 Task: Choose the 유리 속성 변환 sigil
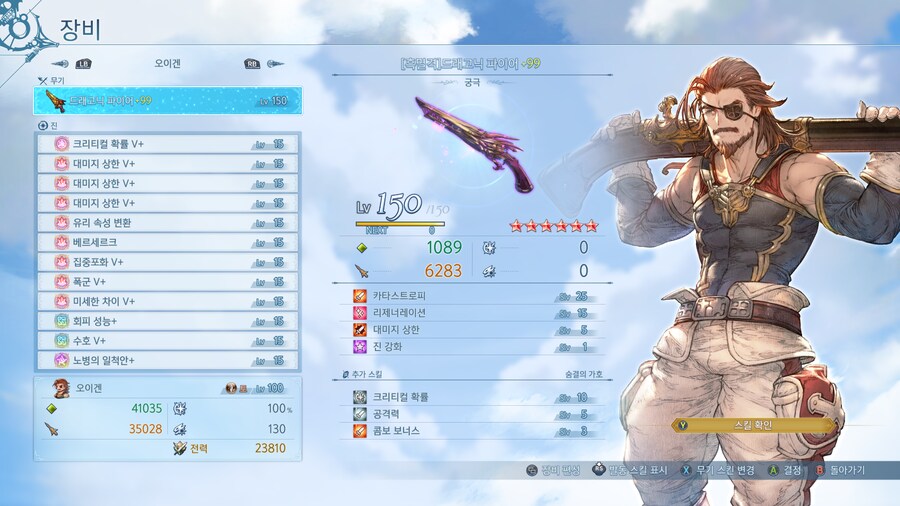(x=167, y=222)
